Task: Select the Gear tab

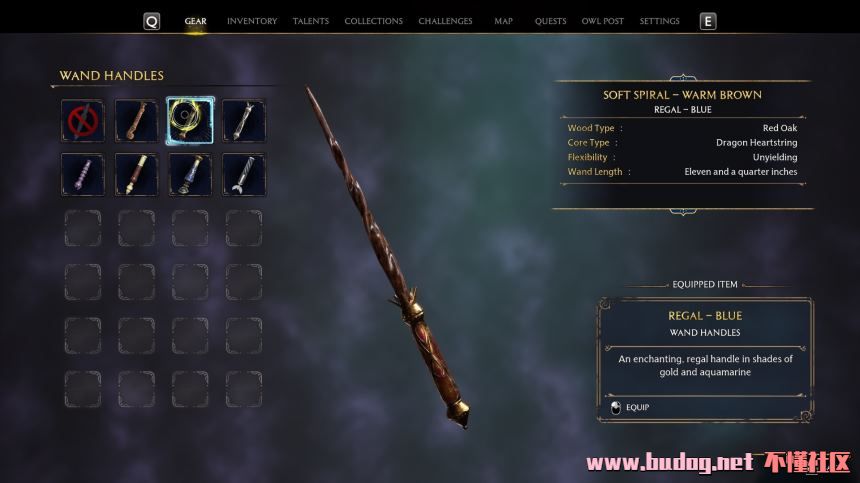Action: tap(195, 21)
